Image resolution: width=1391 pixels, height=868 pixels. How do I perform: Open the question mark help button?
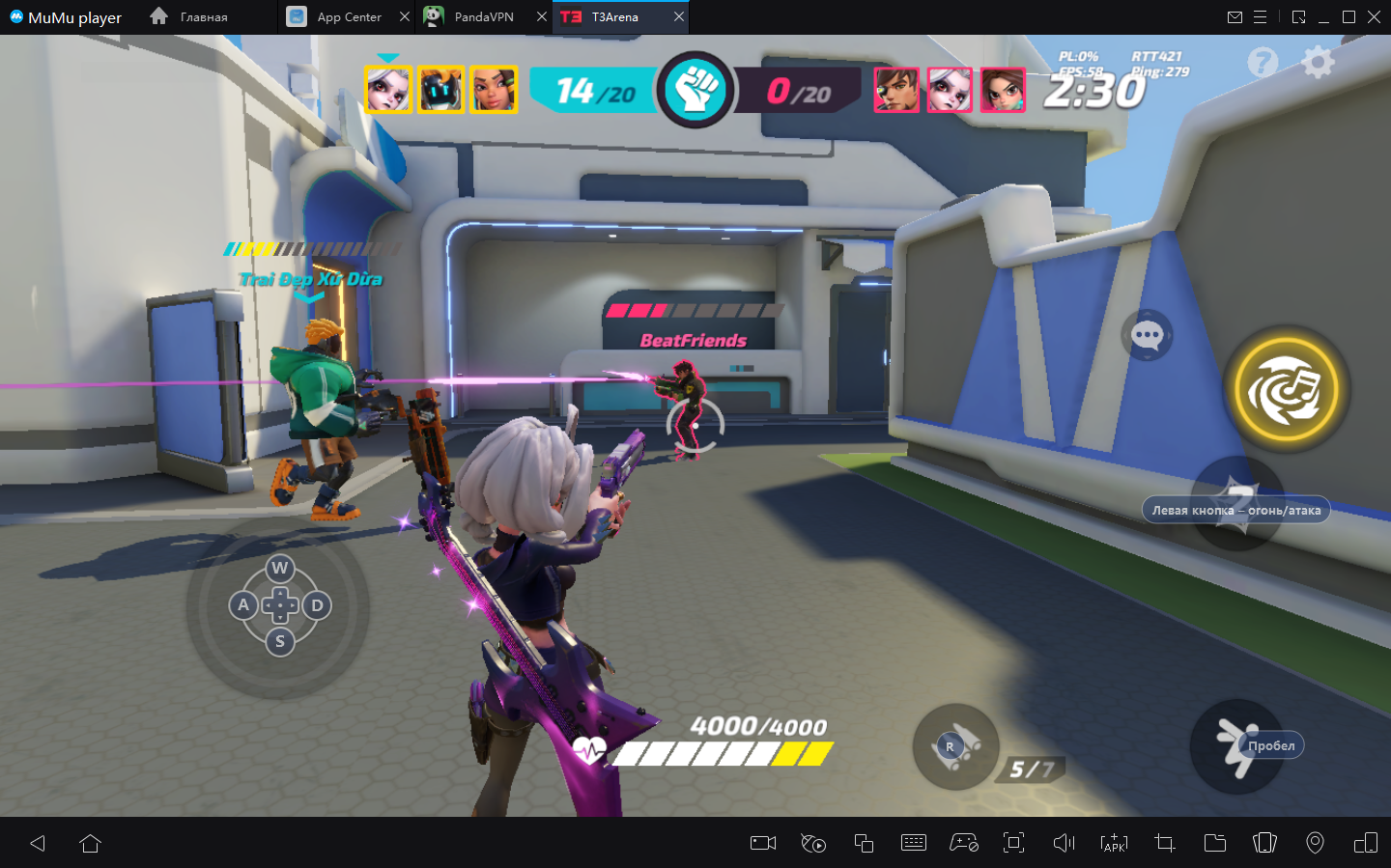coord(1263,63)
